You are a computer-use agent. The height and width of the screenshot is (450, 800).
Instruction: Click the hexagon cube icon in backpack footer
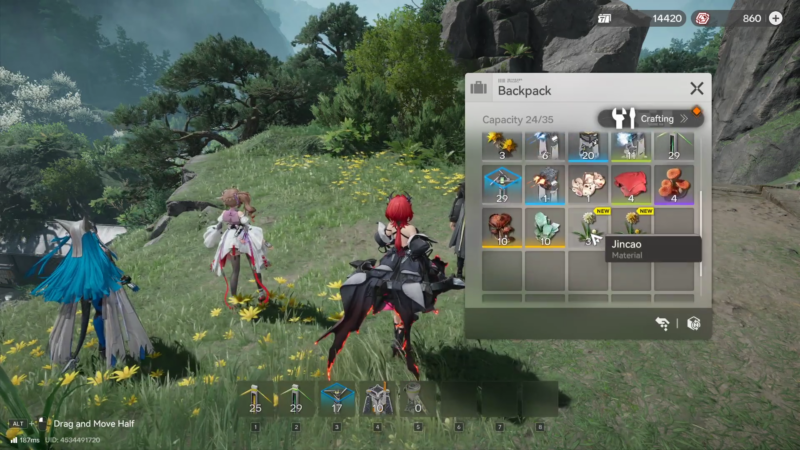coord(693,323)
